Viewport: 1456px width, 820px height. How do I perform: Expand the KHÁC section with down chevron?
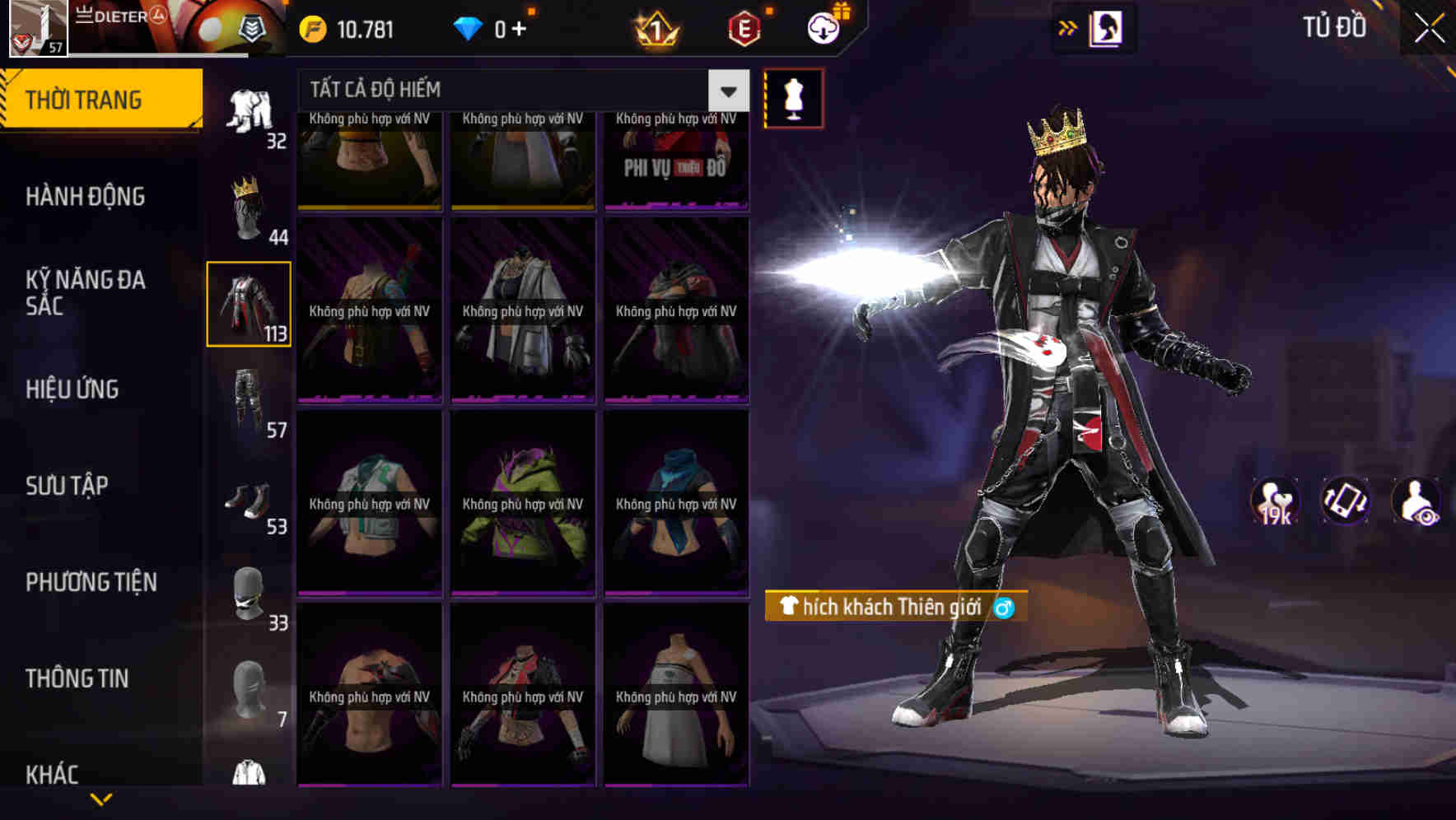pyautogui.click(x=101, y=797)
